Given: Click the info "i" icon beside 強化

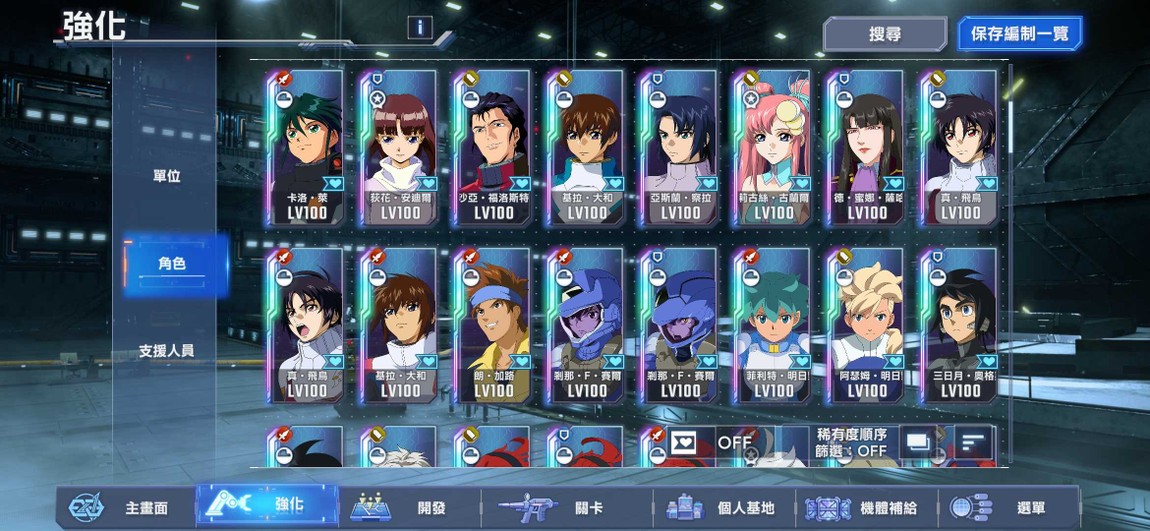Looking at the screenshot, I should pyautogui.click(x=419, y=28).
